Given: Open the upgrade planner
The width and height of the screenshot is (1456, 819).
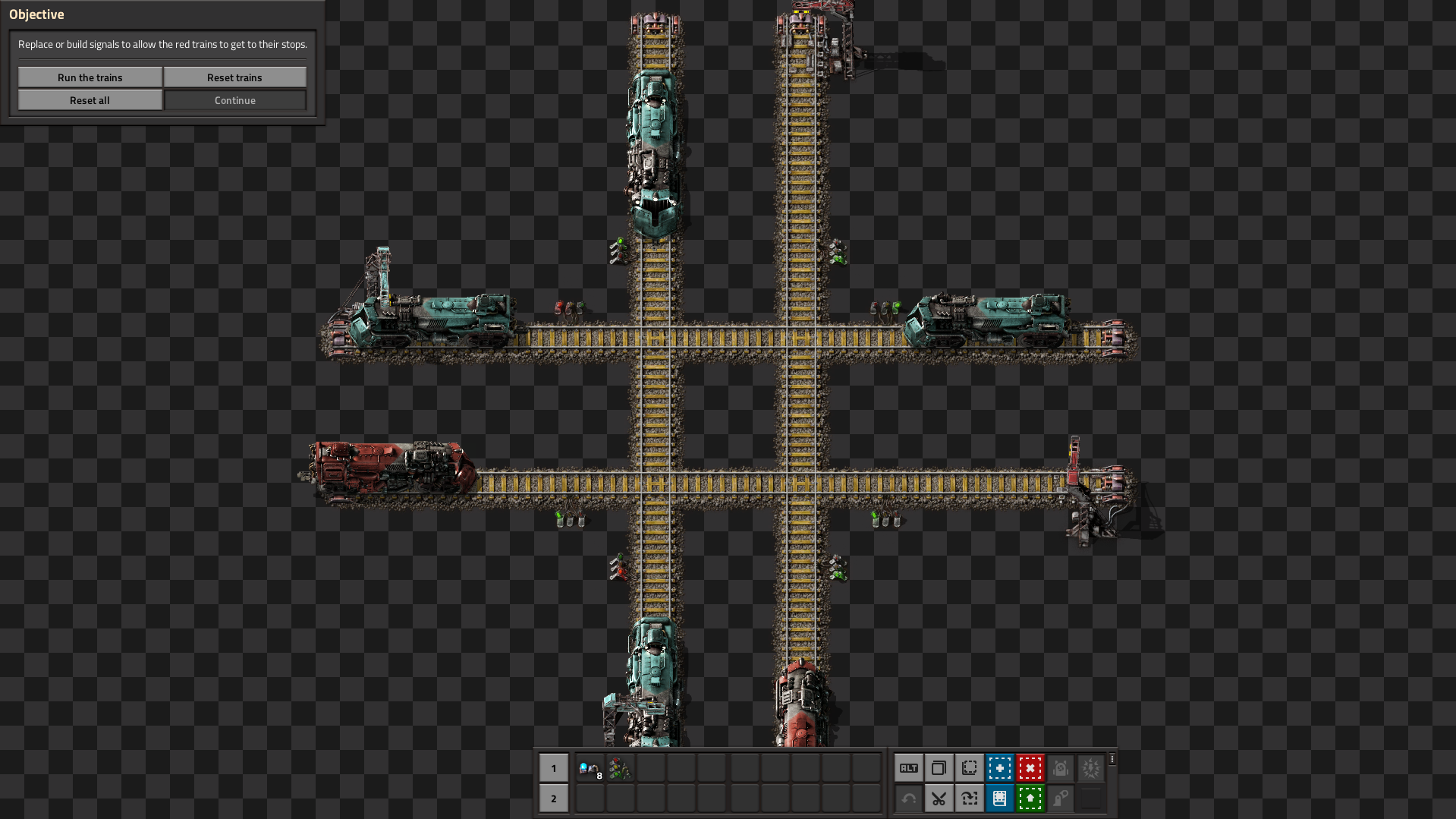Looking at the screenshot, I should tap(1030, 799).
